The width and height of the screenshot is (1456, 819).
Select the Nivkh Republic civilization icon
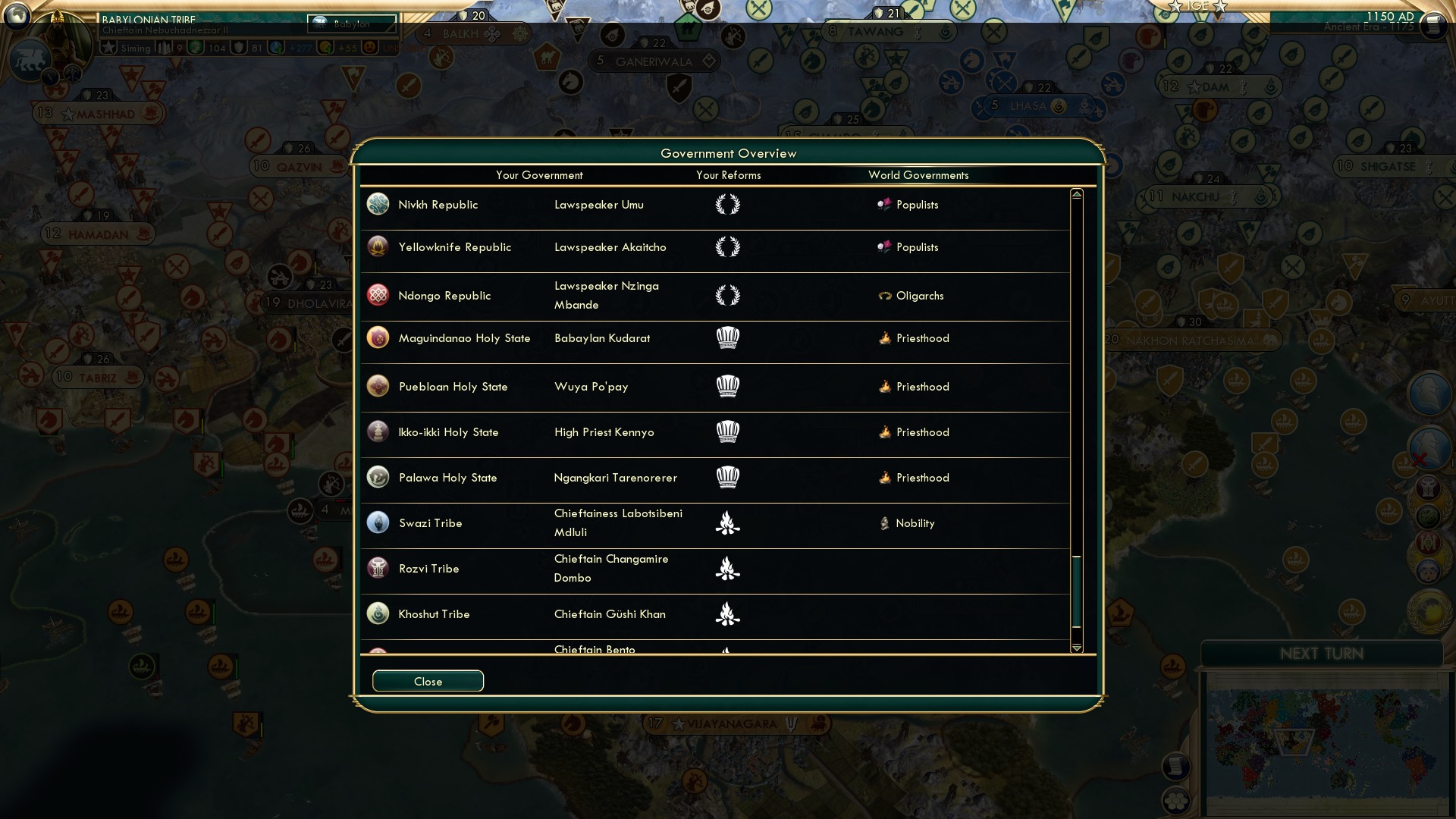tap(378, 204)
